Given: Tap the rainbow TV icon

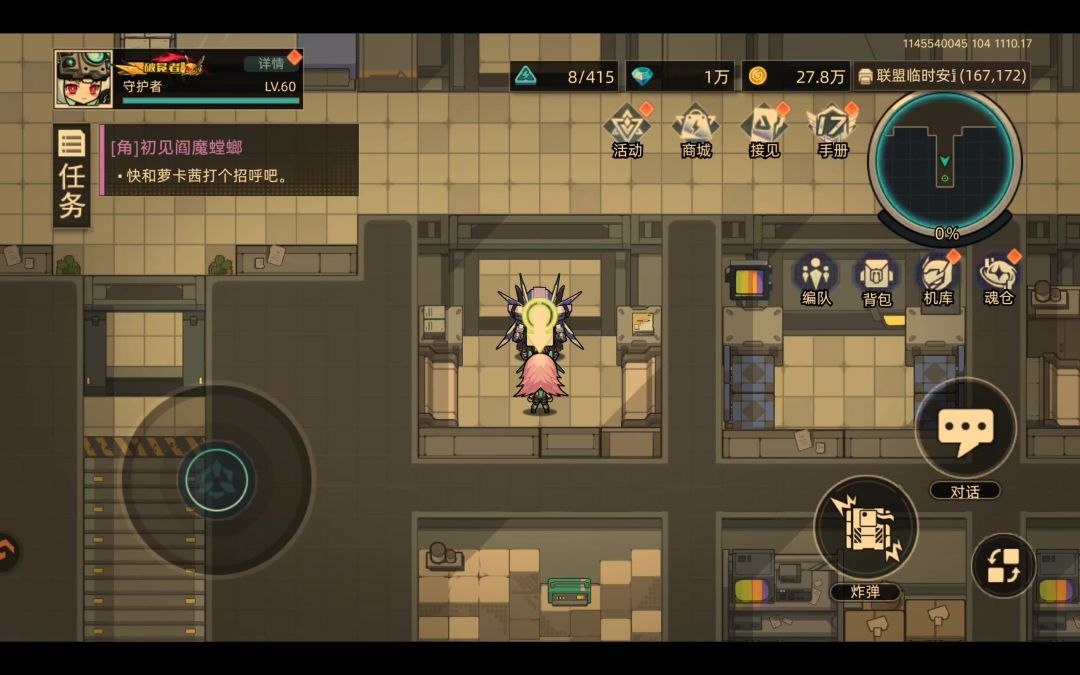Looking at the screenshot, I should 748,282.
